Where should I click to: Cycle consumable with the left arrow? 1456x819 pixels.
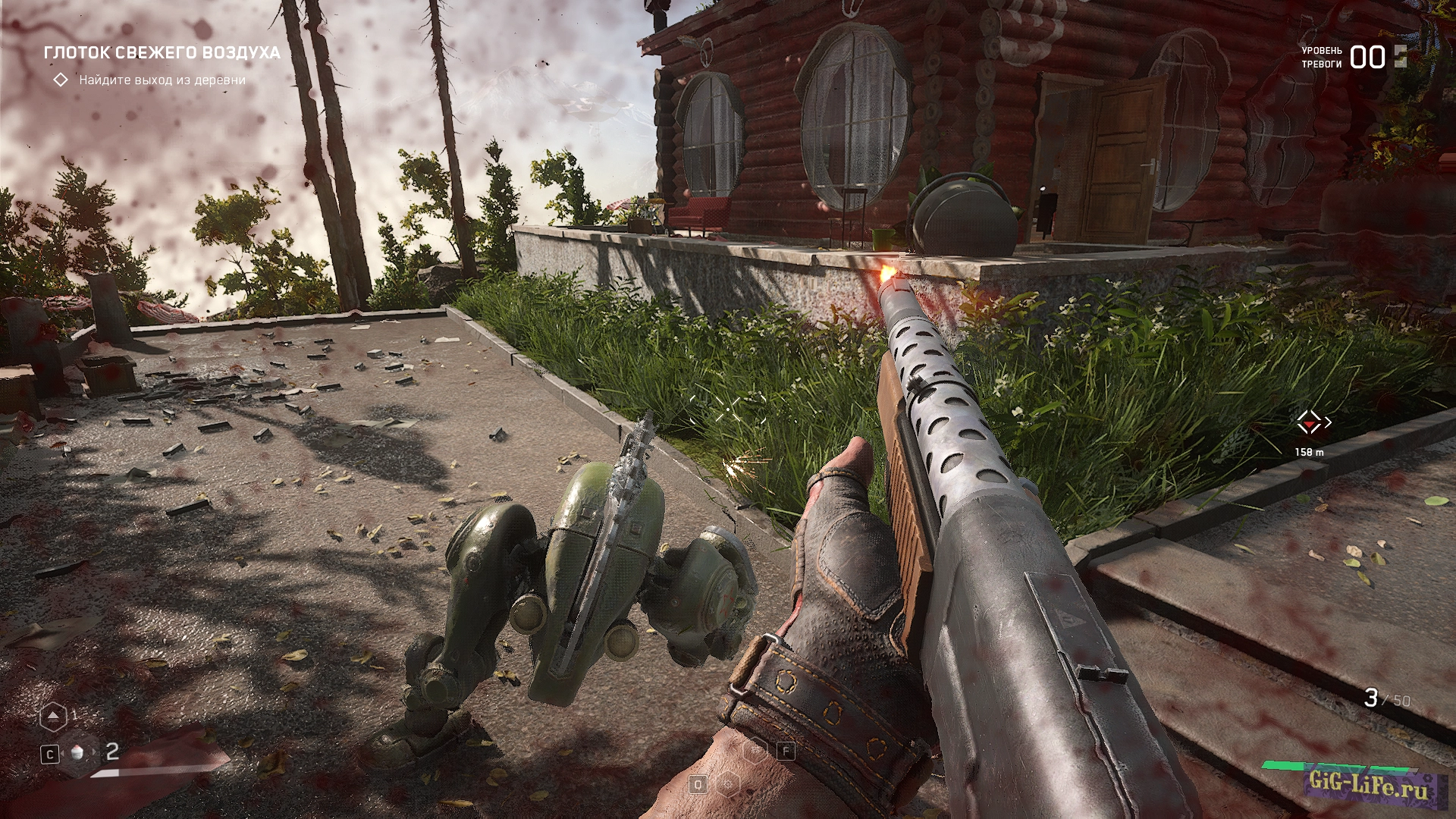point(63,753)
